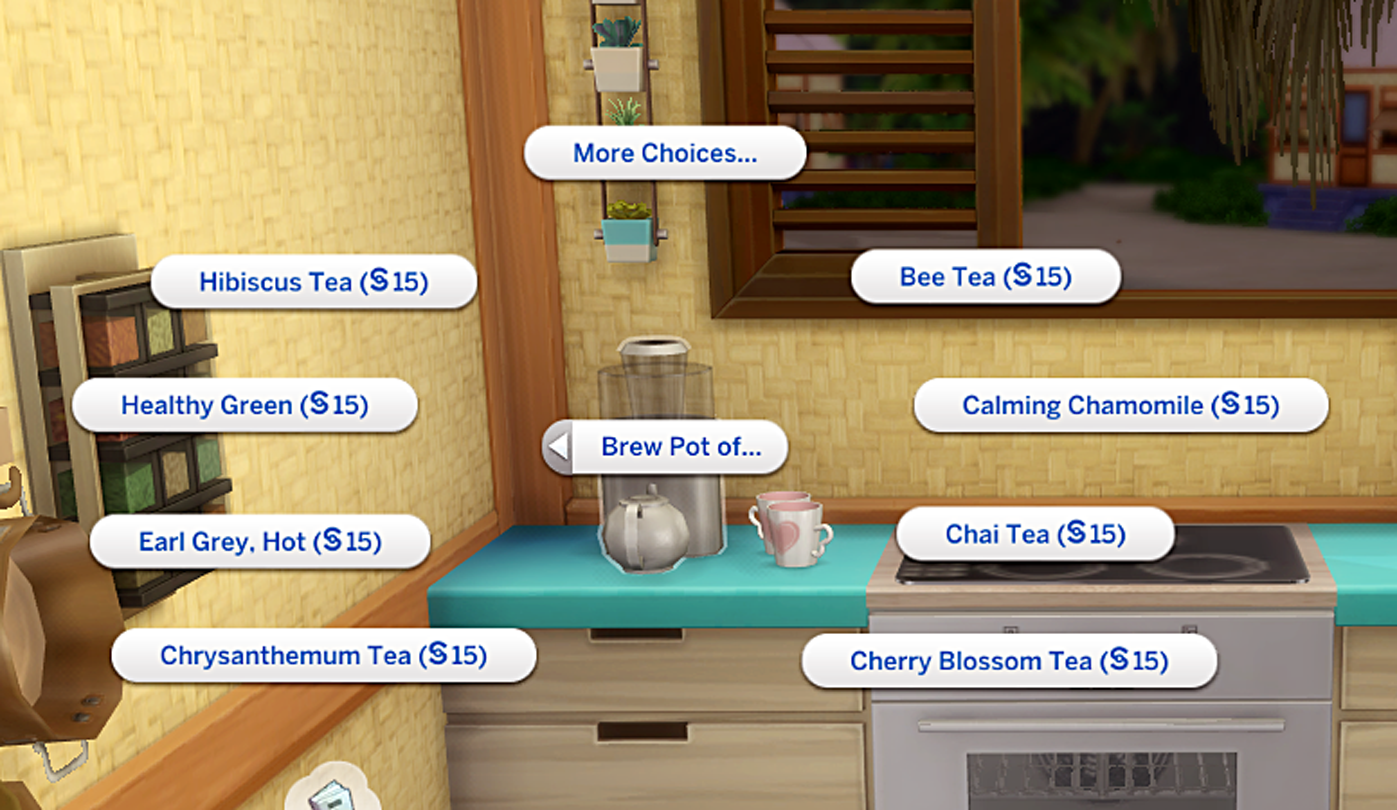
Task: Click the back arrow on Brew Pot of...
Action: tap(559, 447)
